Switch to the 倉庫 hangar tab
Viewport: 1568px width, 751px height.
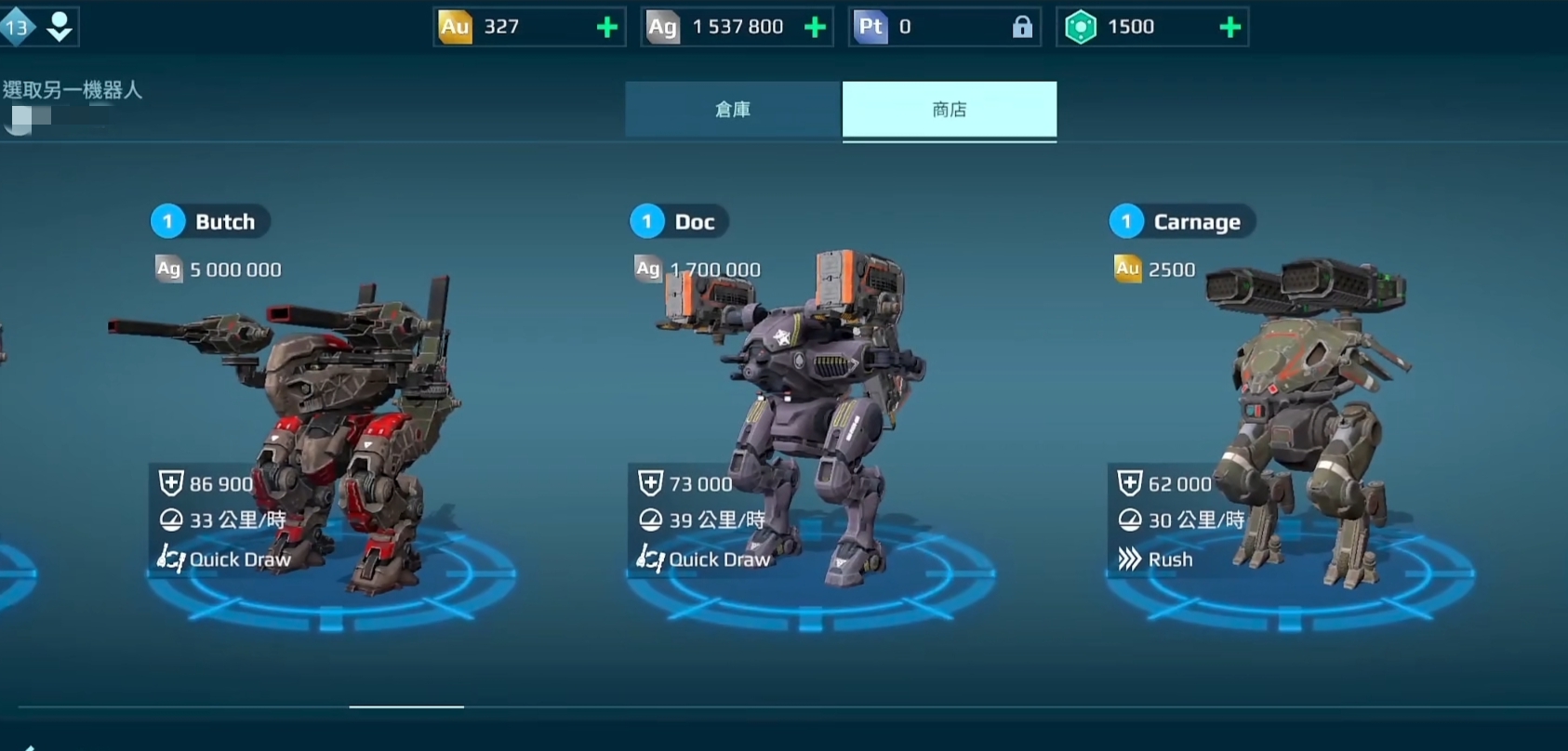(733, 110)
